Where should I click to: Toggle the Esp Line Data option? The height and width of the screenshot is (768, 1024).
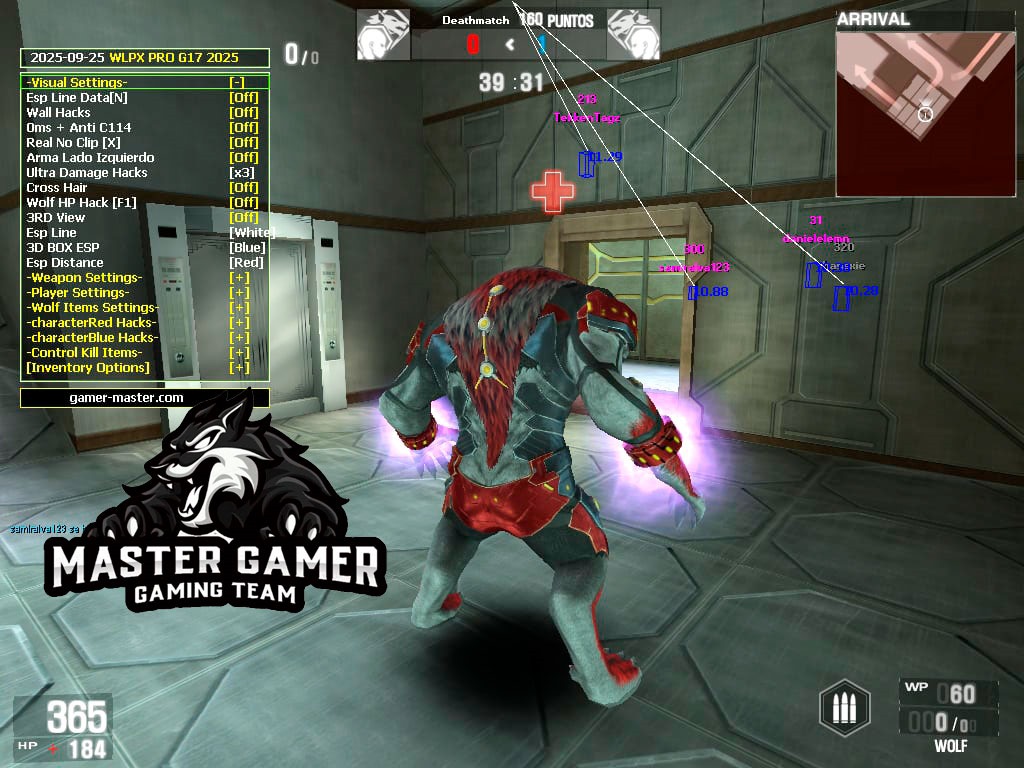click(243, 98)
